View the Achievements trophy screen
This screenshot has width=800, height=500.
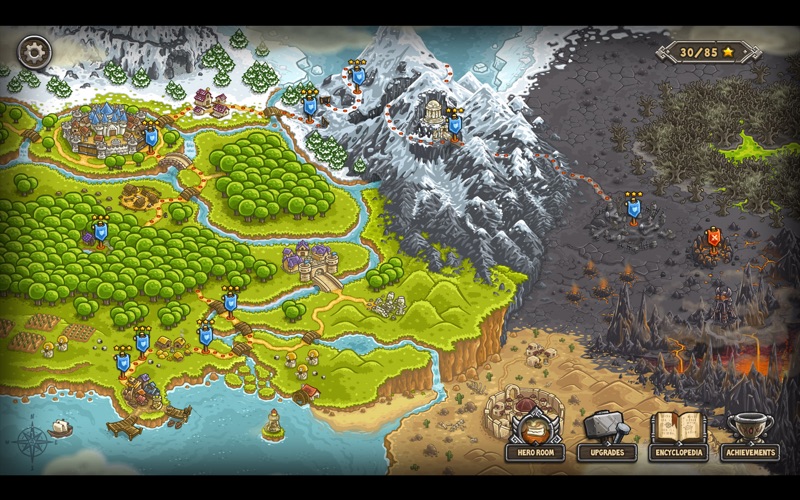click(x=750, y=434)
